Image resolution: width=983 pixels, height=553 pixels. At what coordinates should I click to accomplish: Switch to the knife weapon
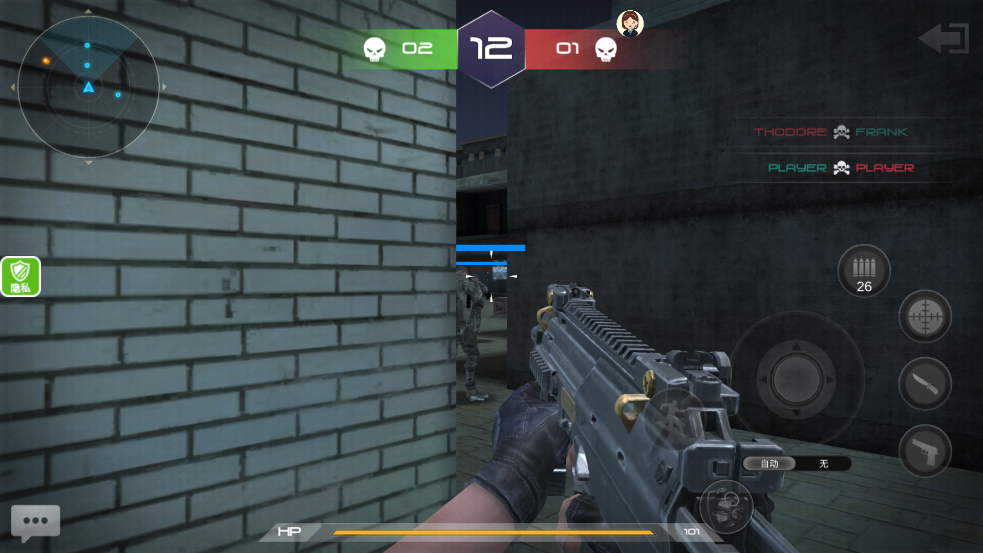[x=925, y=384]
